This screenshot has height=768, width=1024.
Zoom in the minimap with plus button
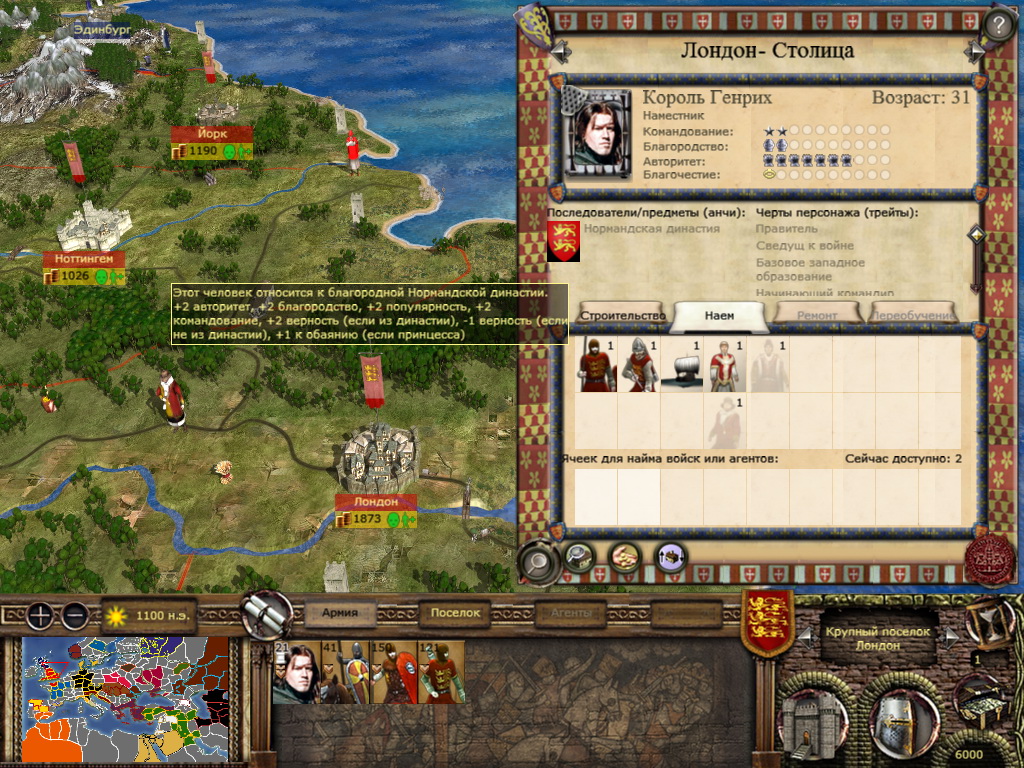(x=40, y=616)
